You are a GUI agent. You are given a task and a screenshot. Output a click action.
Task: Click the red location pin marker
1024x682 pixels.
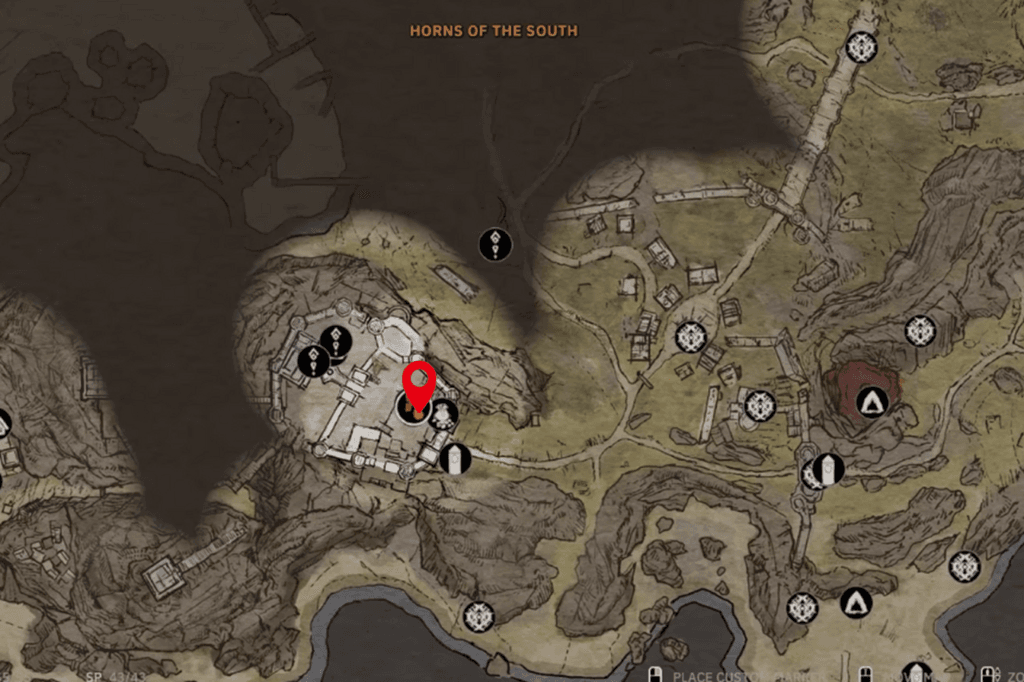tap(418, 385)
